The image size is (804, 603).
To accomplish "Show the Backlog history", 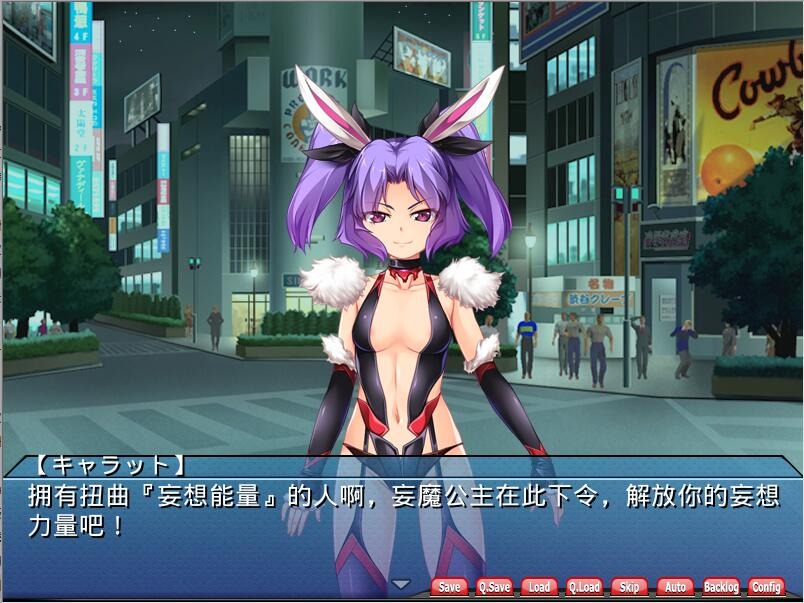I will (720, 587).
